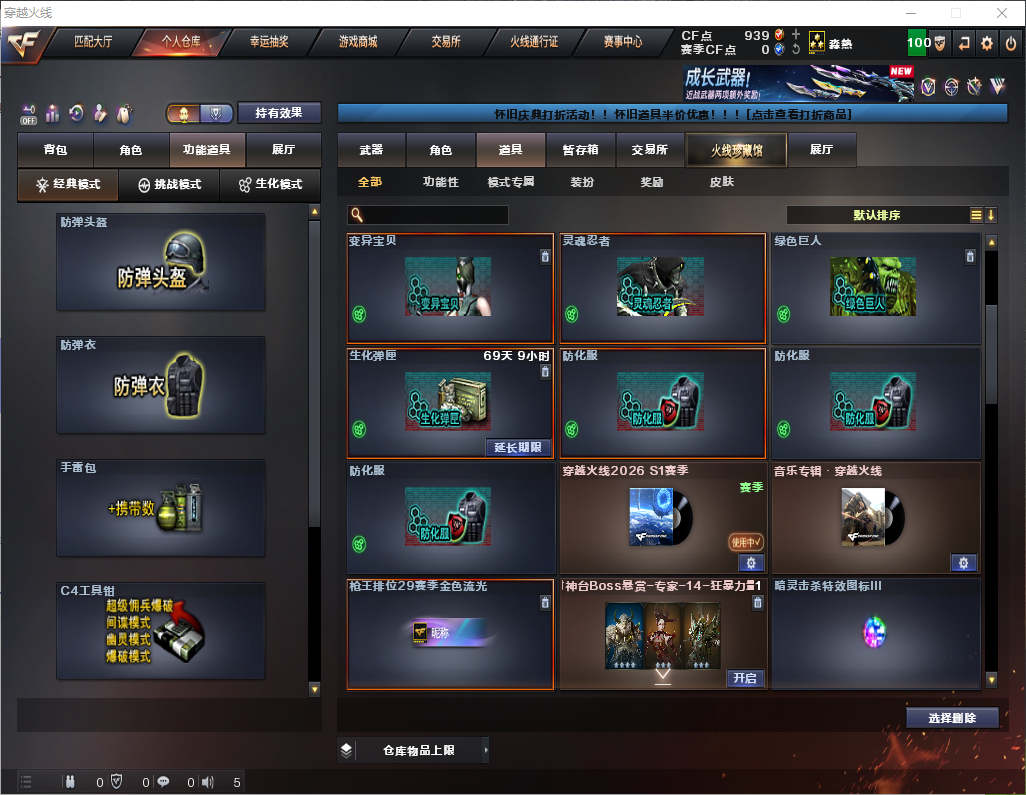The width and height of the screenshot is (1026, 795).
Task: Select the 武器 storage tab
Action: [371, 150]
